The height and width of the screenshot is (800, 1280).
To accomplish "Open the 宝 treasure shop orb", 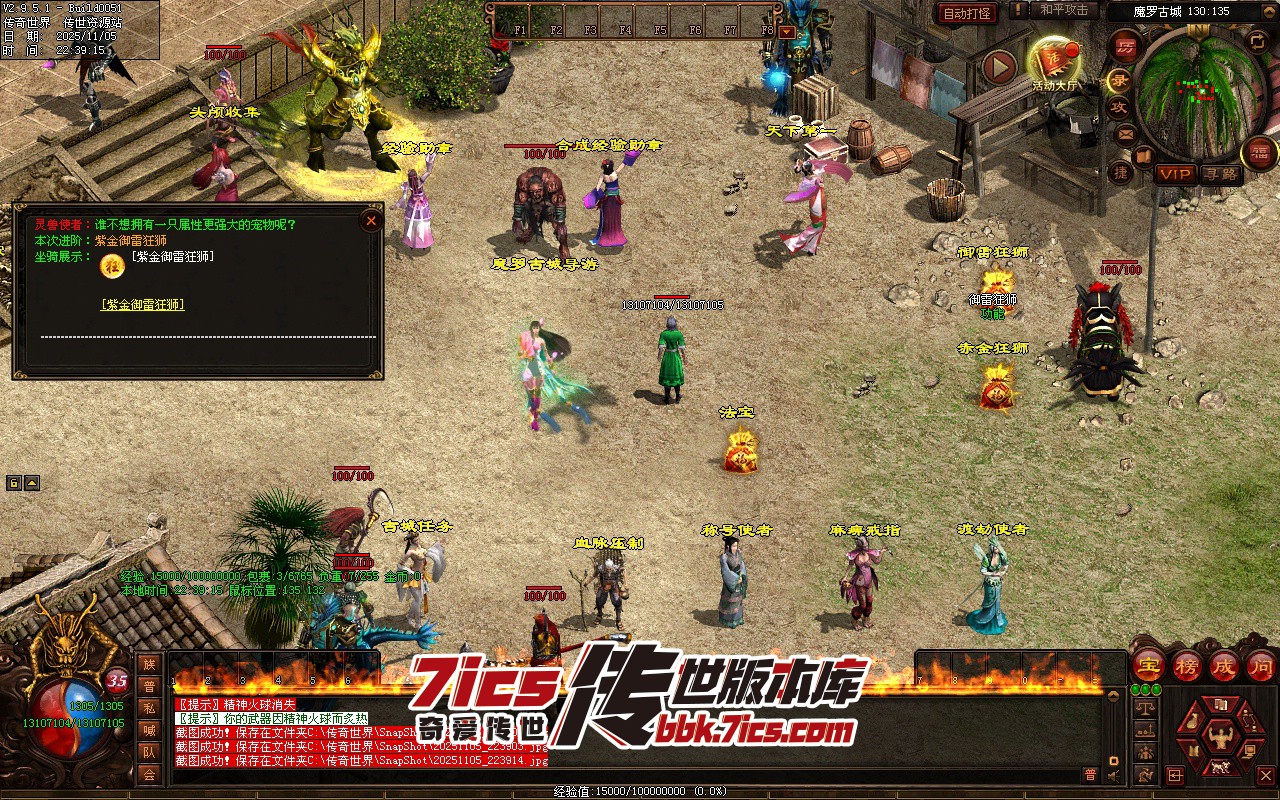I will 1148,665.
